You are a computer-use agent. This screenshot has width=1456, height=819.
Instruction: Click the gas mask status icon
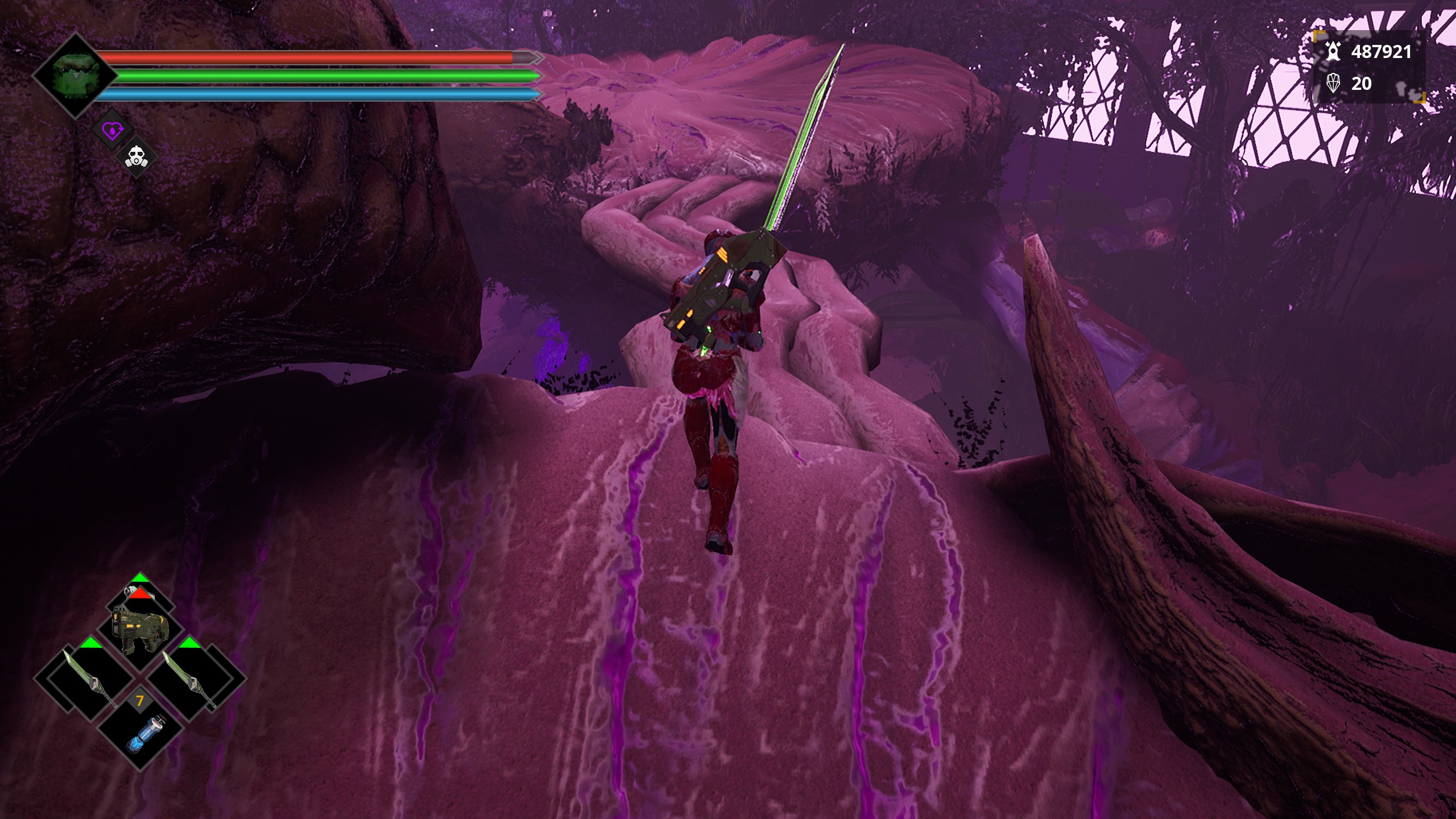pyautogui.click(x=136, y=156)
